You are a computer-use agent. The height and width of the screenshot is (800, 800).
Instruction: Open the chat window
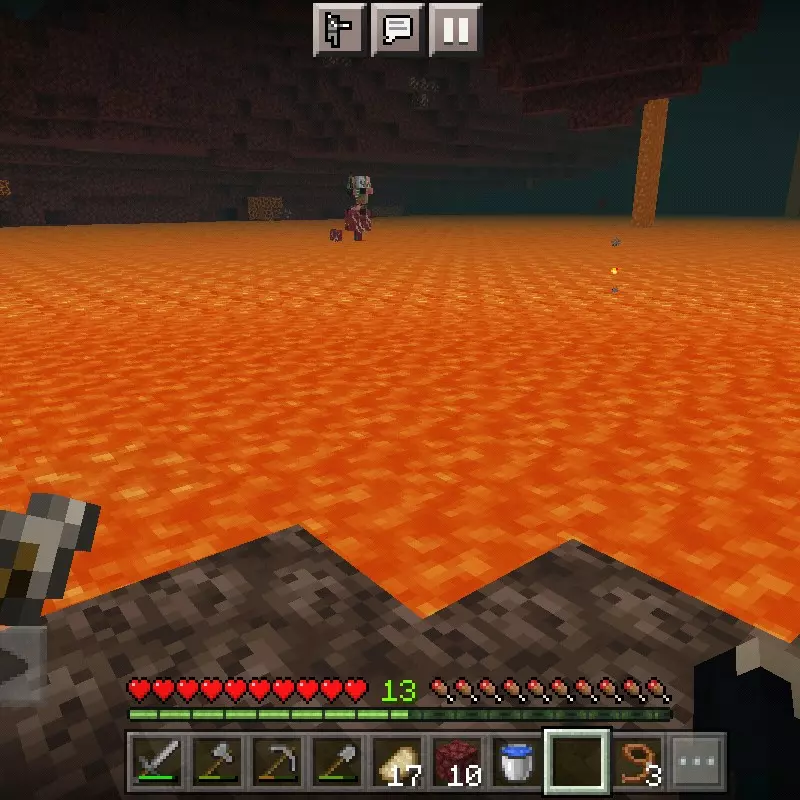[x=398, y=29]
